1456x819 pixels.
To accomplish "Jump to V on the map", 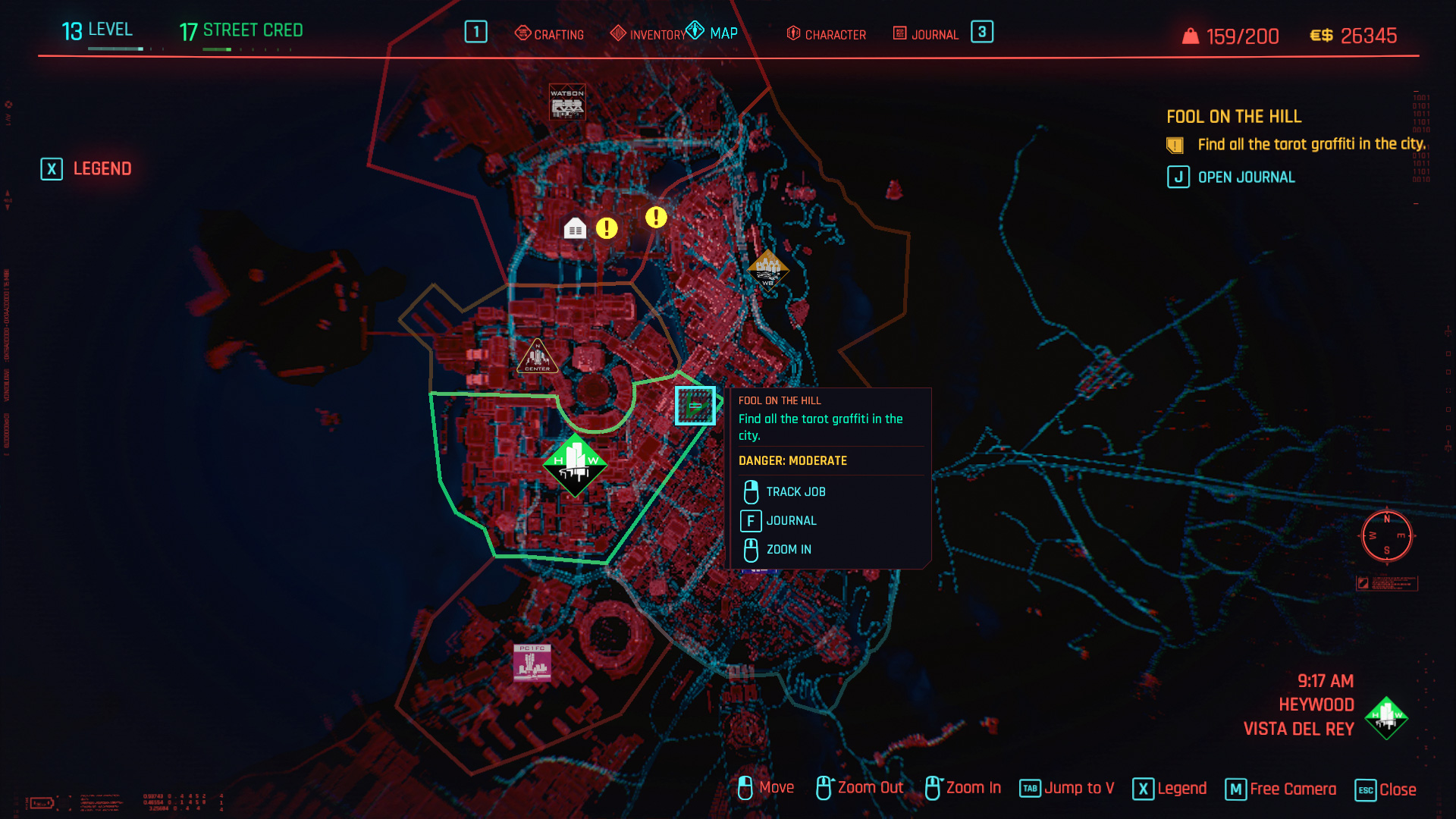I will pyautogui.click(x=1067, y=789).
